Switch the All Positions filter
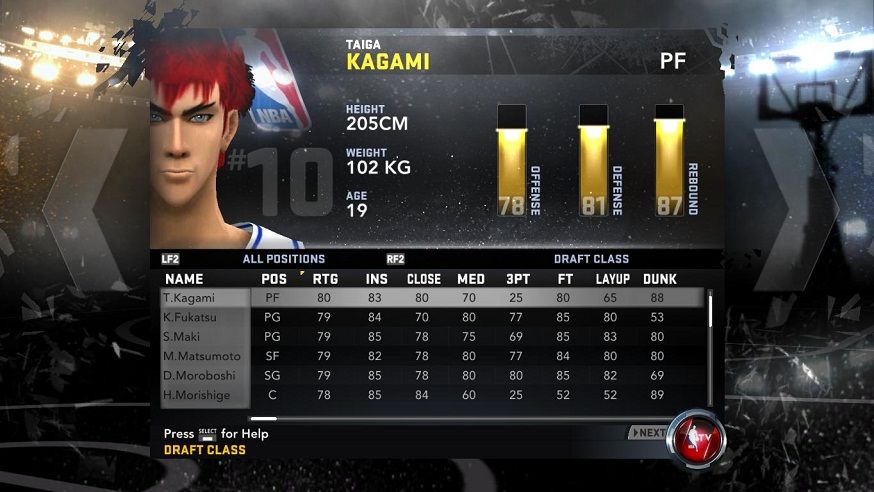Viewport: 874px width, 492px height. tap(283, 259)
